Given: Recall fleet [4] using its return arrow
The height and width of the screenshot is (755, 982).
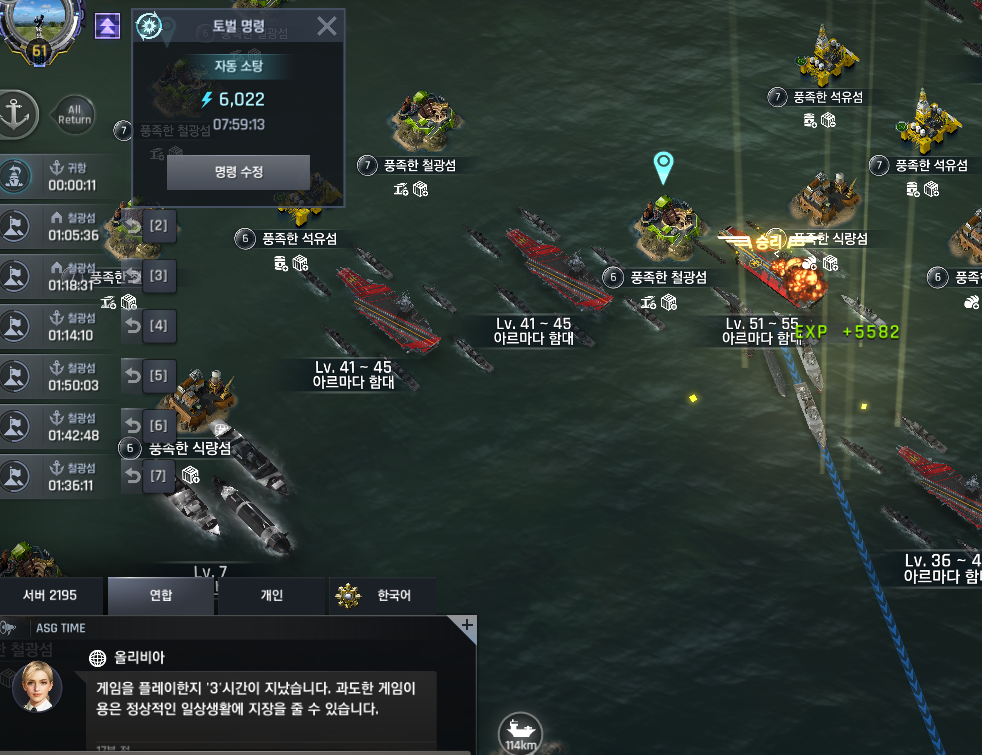Looking at the screenshot, I should (133, 325).
